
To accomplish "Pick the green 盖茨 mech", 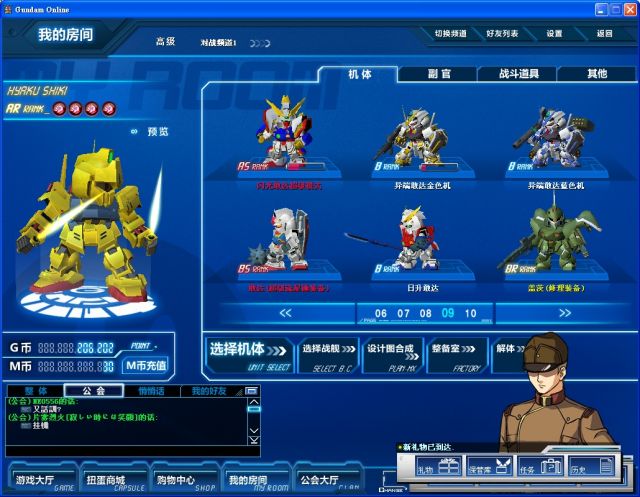I will [x=555, y=240].
